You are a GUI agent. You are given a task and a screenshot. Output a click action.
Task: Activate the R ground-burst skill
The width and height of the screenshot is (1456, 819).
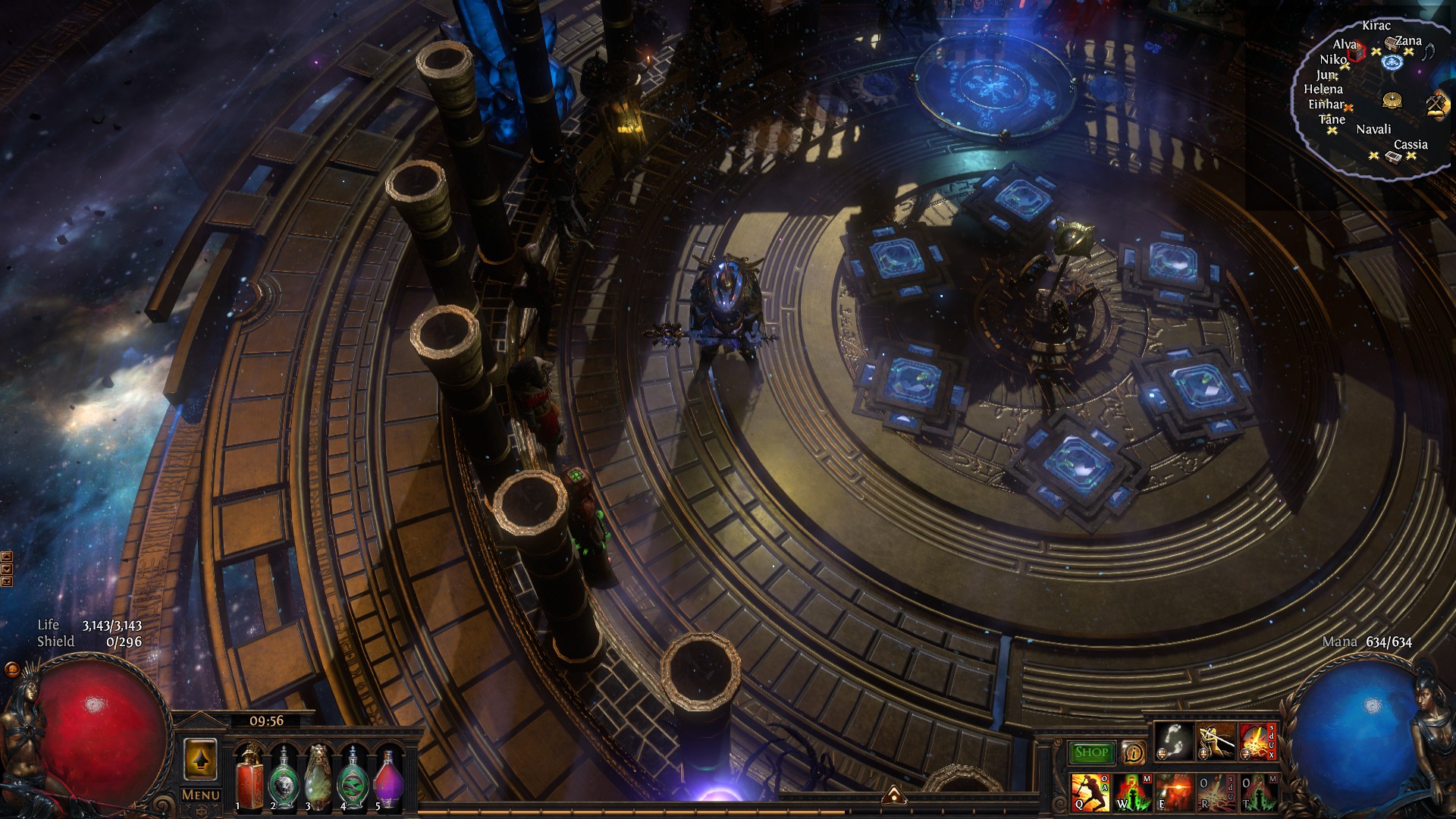1216,792
